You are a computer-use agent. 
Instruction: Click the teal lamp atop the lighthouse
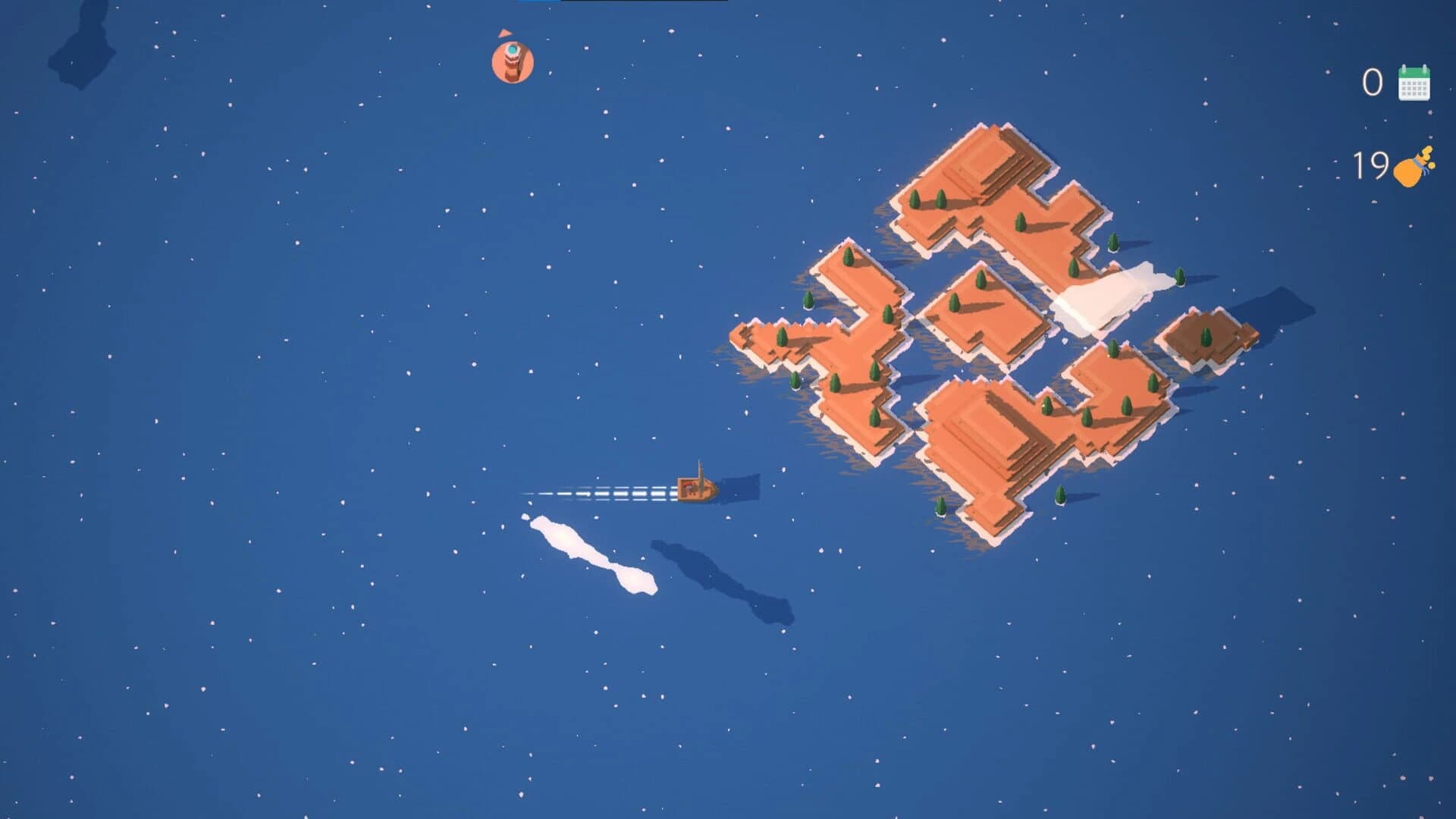(512, 49)
